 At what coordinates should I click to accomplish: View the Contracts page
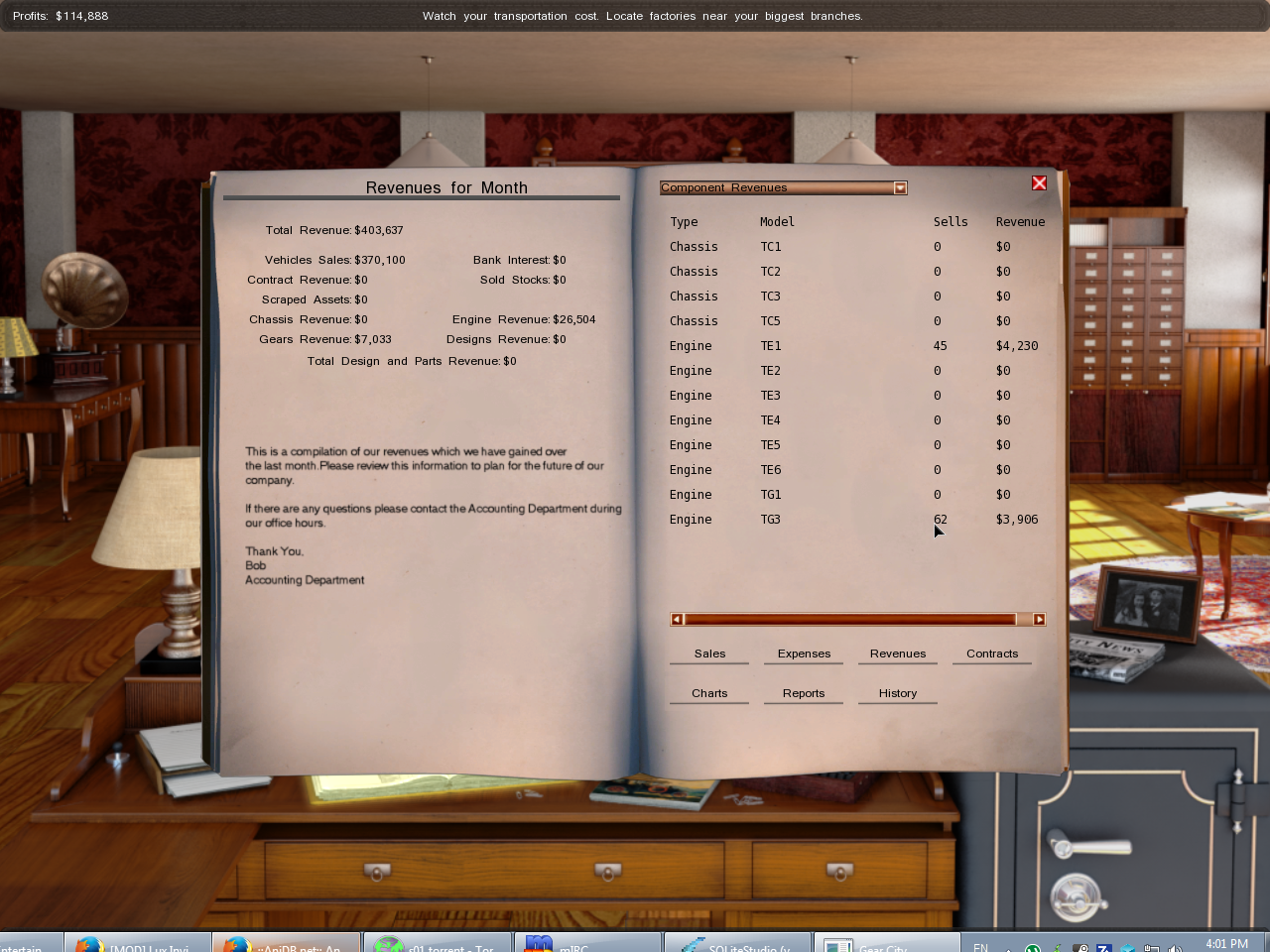pyautogui.click(x=992, y=654)
